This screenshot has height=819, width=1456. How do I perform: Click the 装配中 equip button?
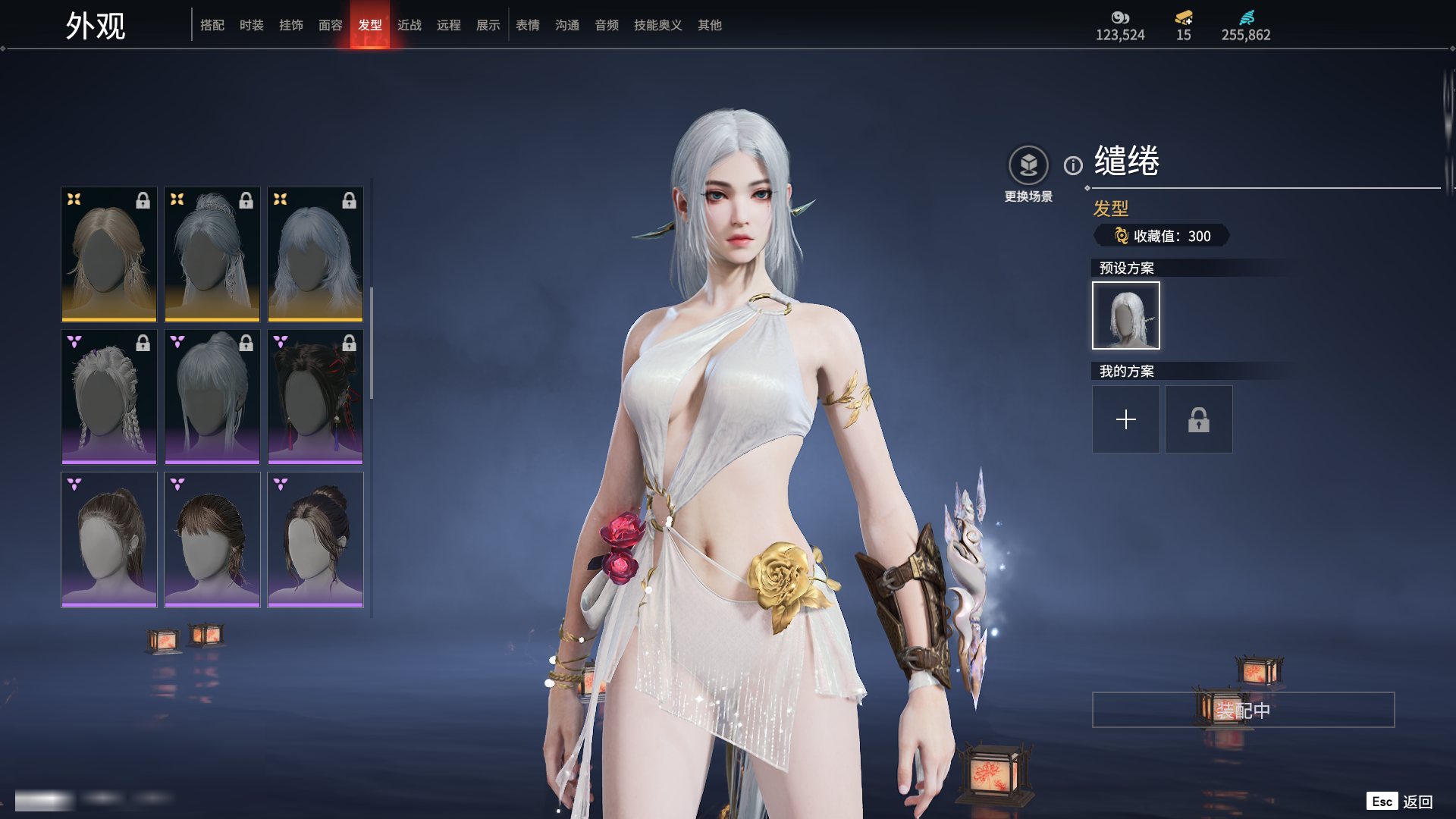pos(1243,710)
